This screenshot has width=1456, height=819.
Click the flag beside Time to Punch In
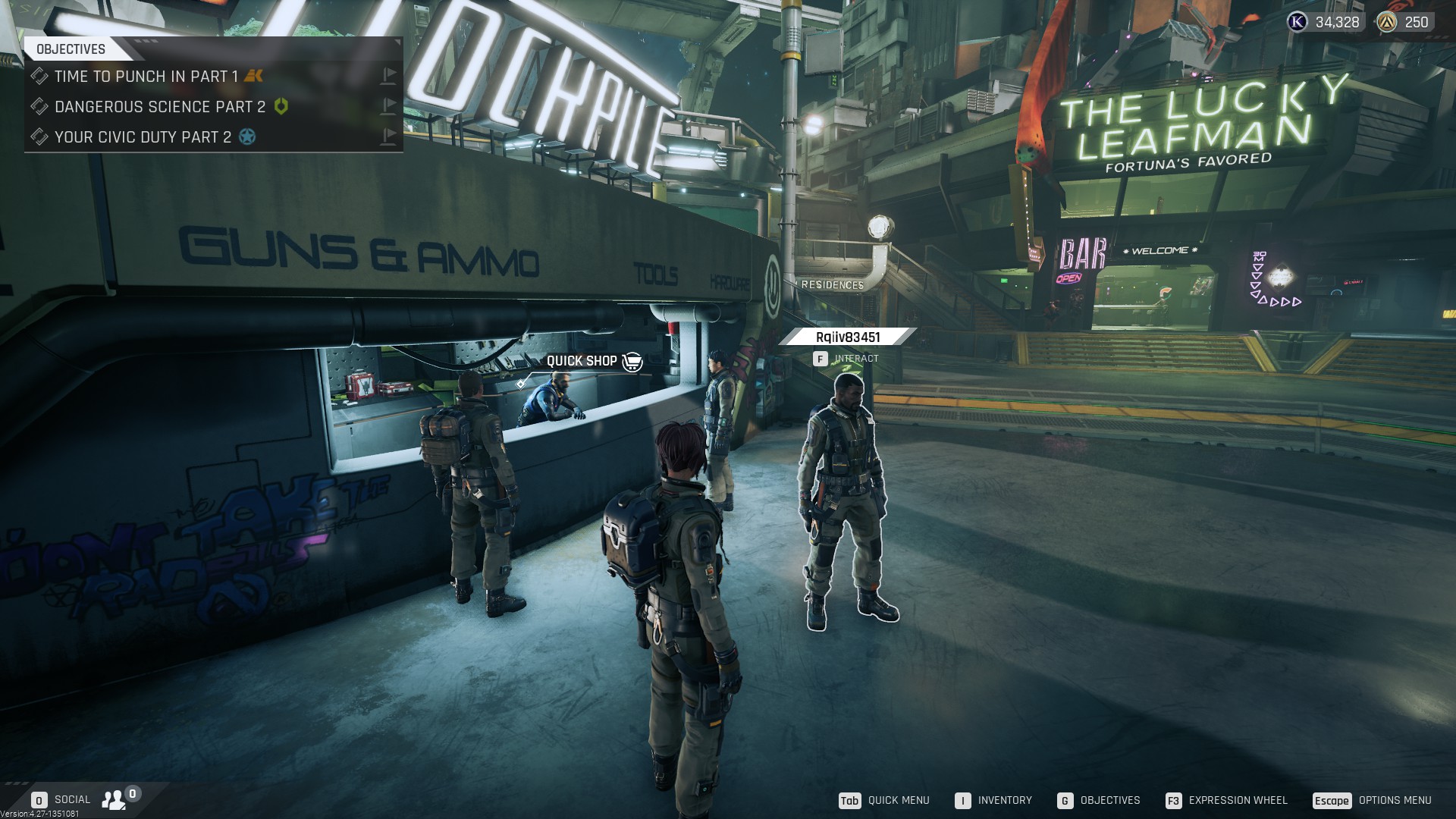(x=388, y=76)
